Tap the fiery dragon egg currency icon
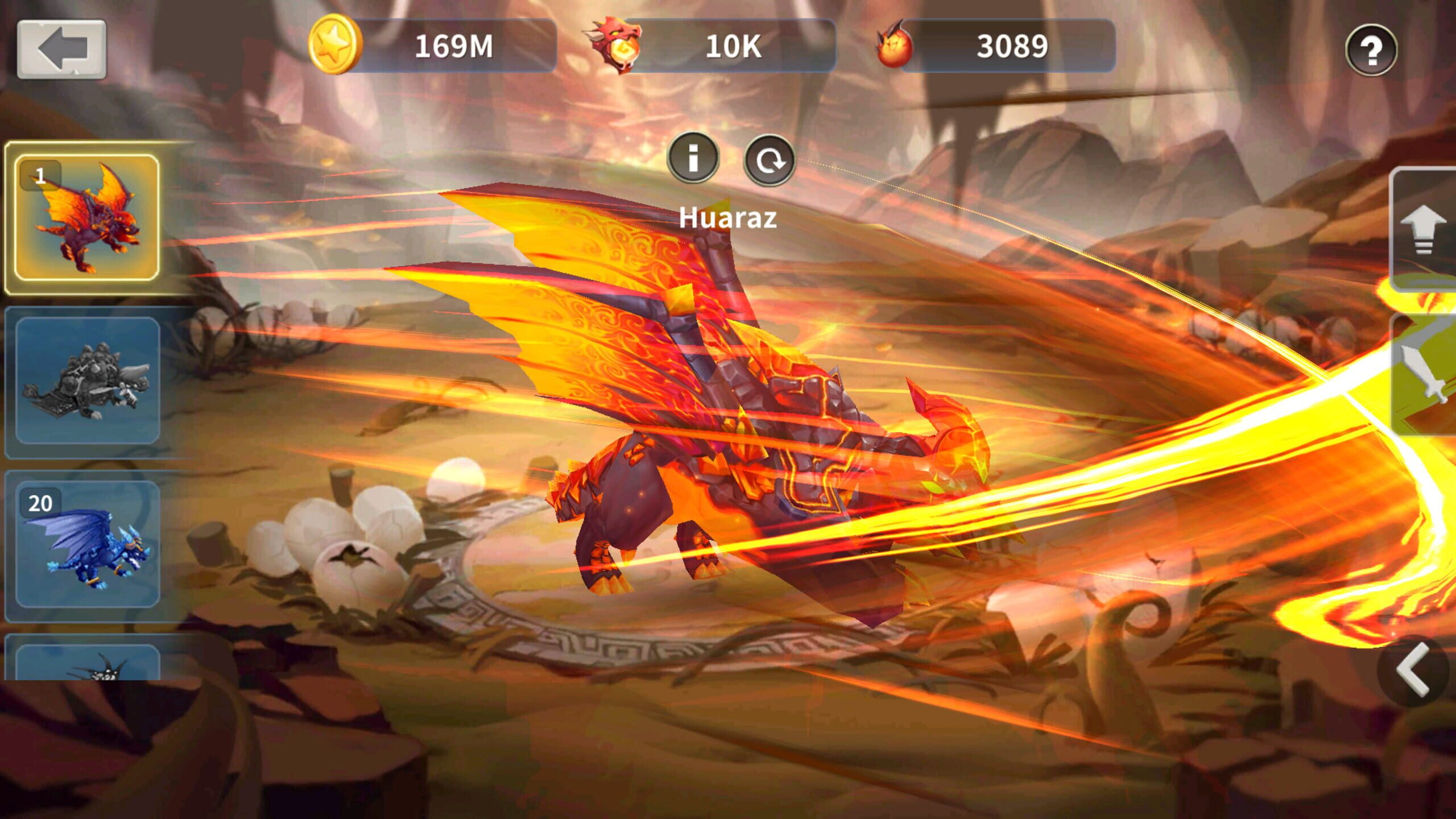The image size is (1456, 819). click(x=894, y=45)
